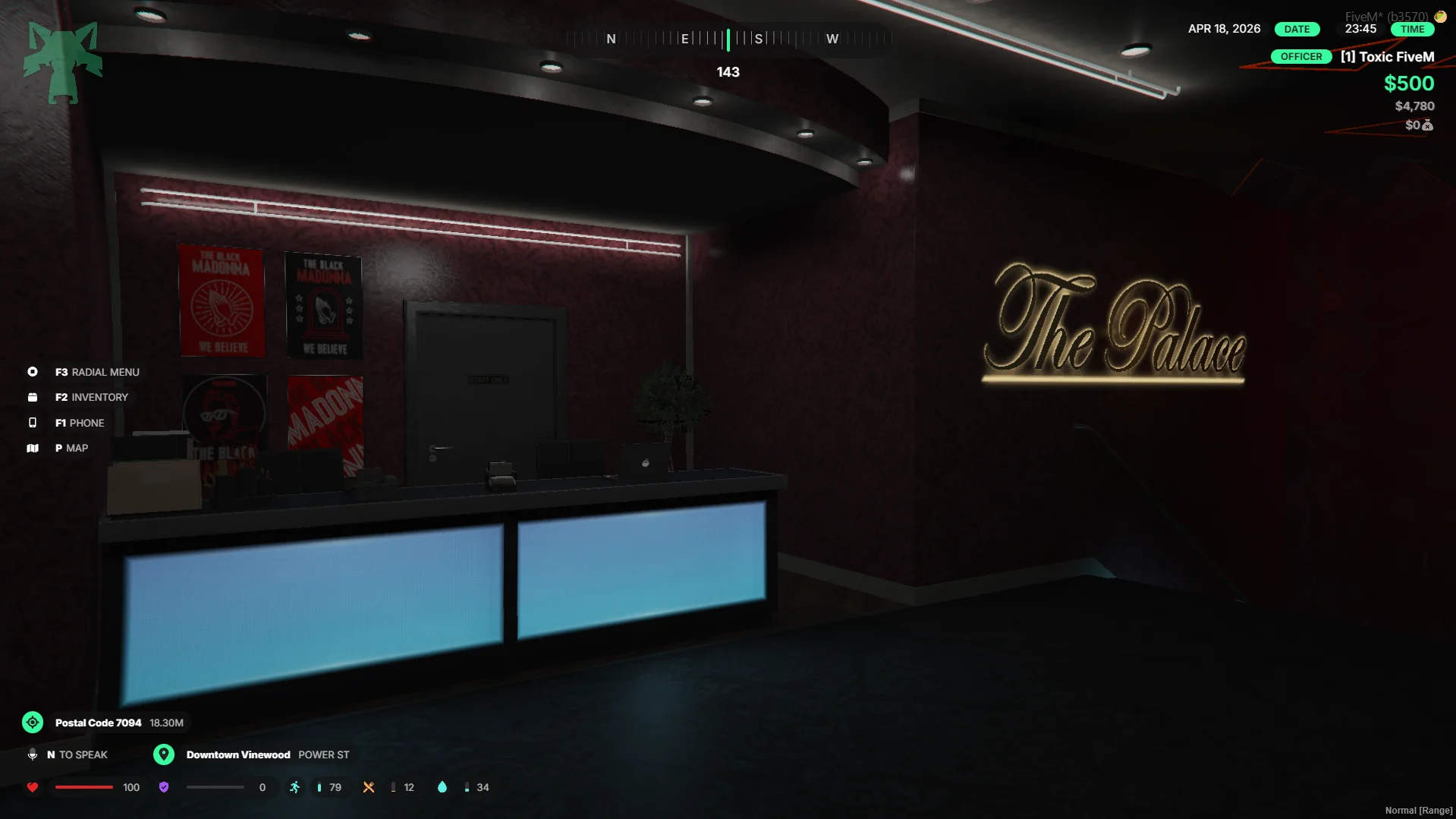Click the green server logo emblem
Screen dimensions: 1456x819
63,62
